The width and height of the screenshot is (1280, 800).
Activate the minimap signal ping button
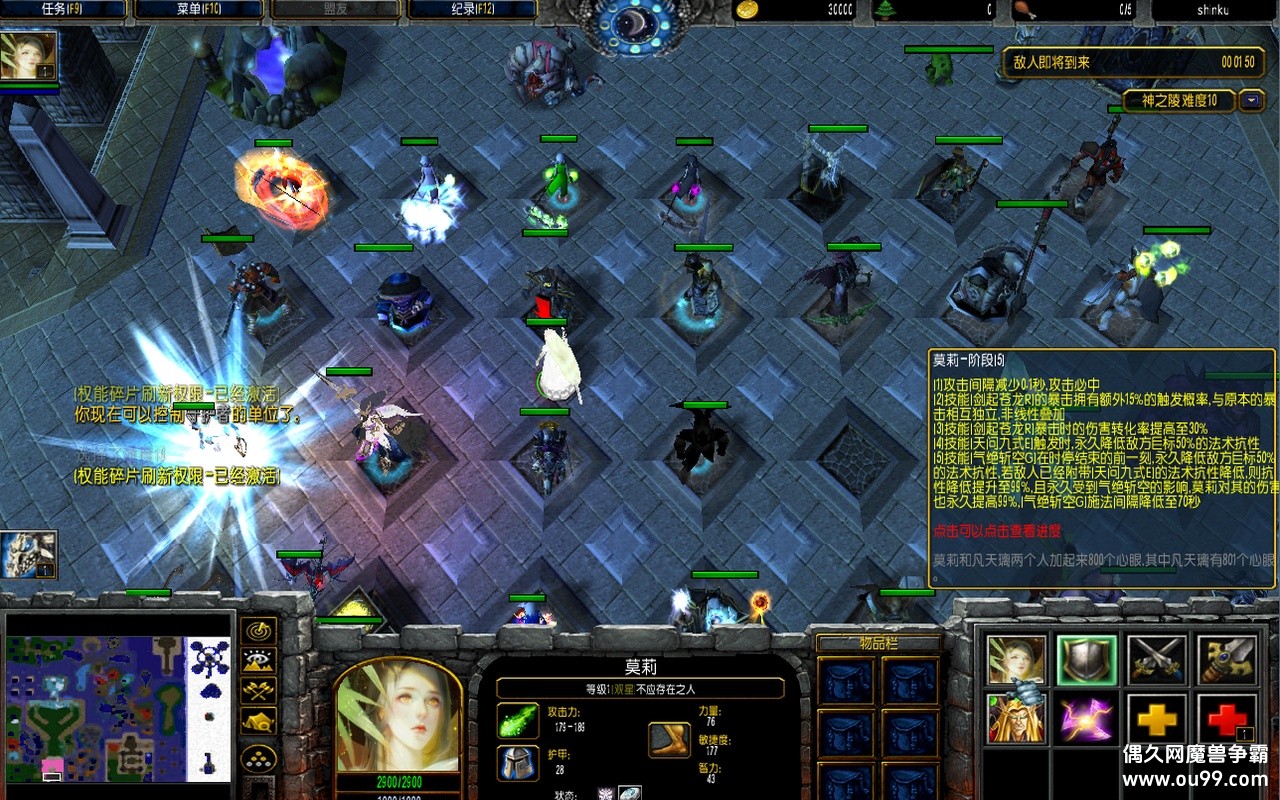(x=260, y=631)
